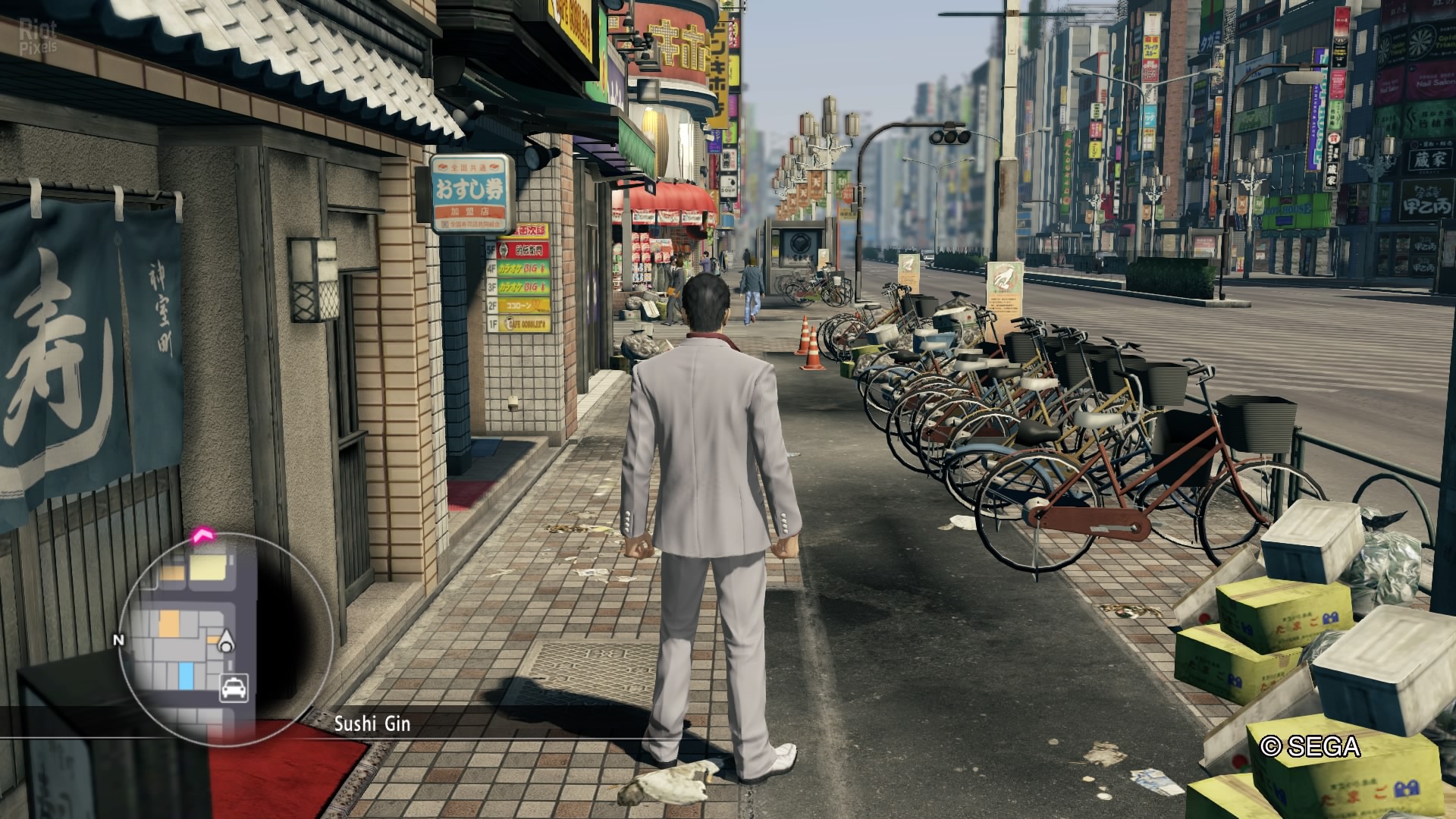This screenshot has height=819, width=1456.
Task: Select the blue building on the minimap
Action: [x=186, y=674]
